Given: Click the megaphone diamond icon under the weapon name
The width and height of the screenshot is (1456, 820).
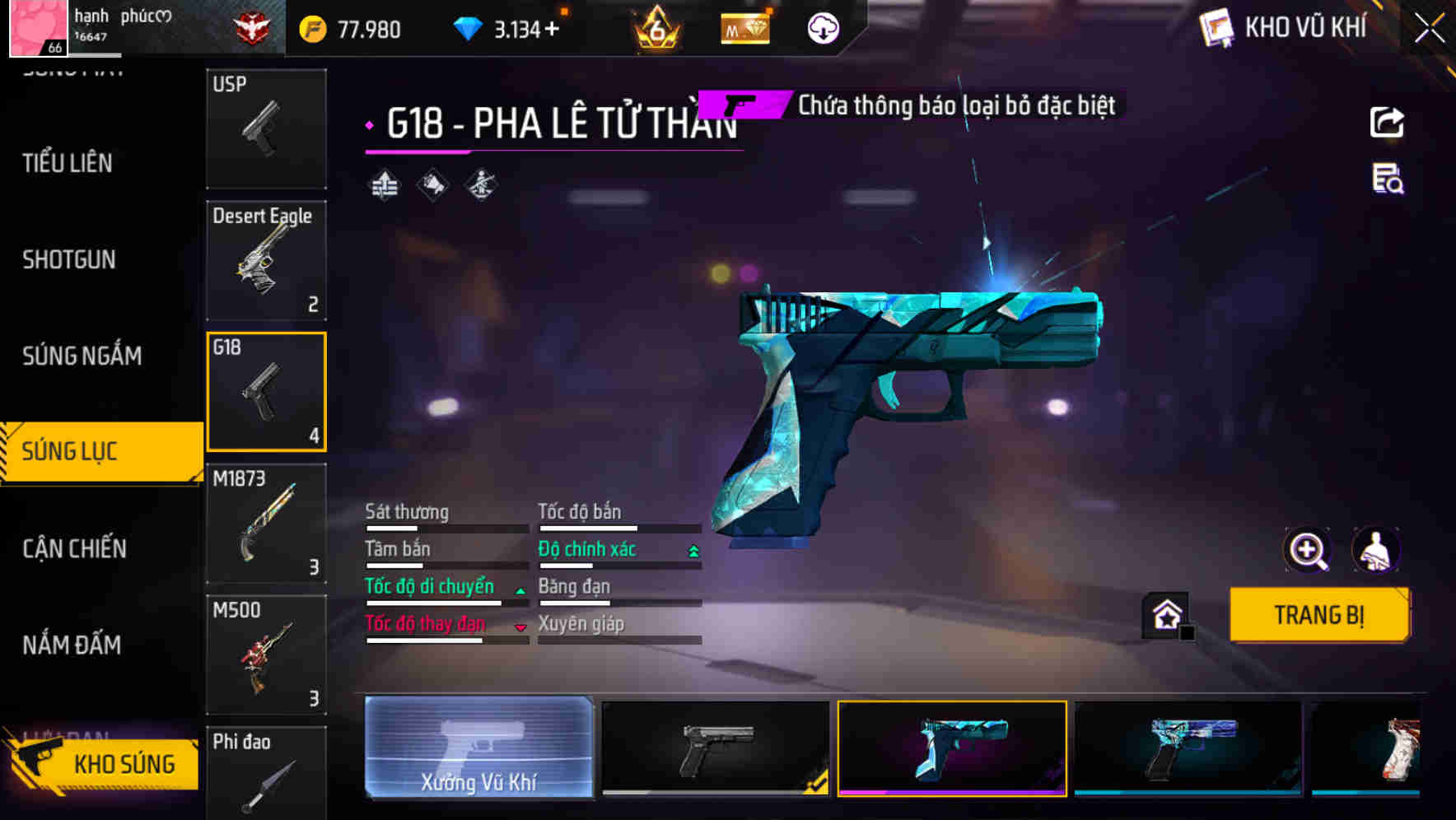Looking at the screenshot, I should (432, 184).
